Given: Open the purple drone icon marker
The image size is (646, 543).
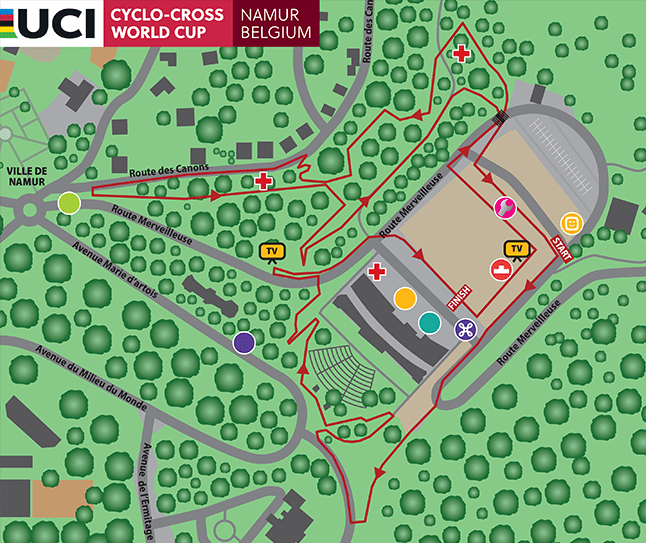Looking at the screenshot, I should pyautogui.click(x=466, y=329).
